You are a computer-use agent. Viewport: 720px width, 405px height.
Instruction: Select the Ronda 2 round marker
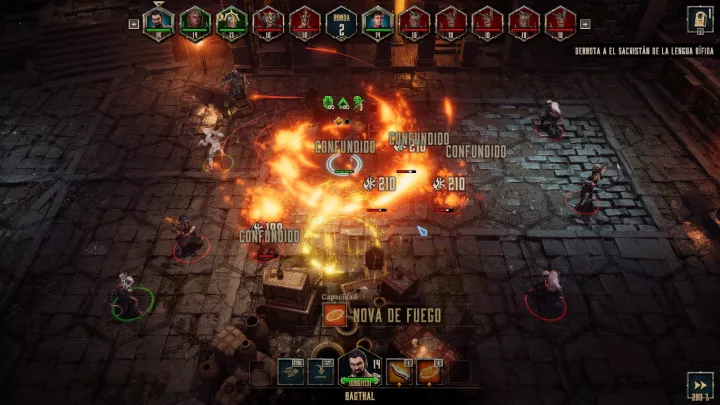tap(341, 22)
